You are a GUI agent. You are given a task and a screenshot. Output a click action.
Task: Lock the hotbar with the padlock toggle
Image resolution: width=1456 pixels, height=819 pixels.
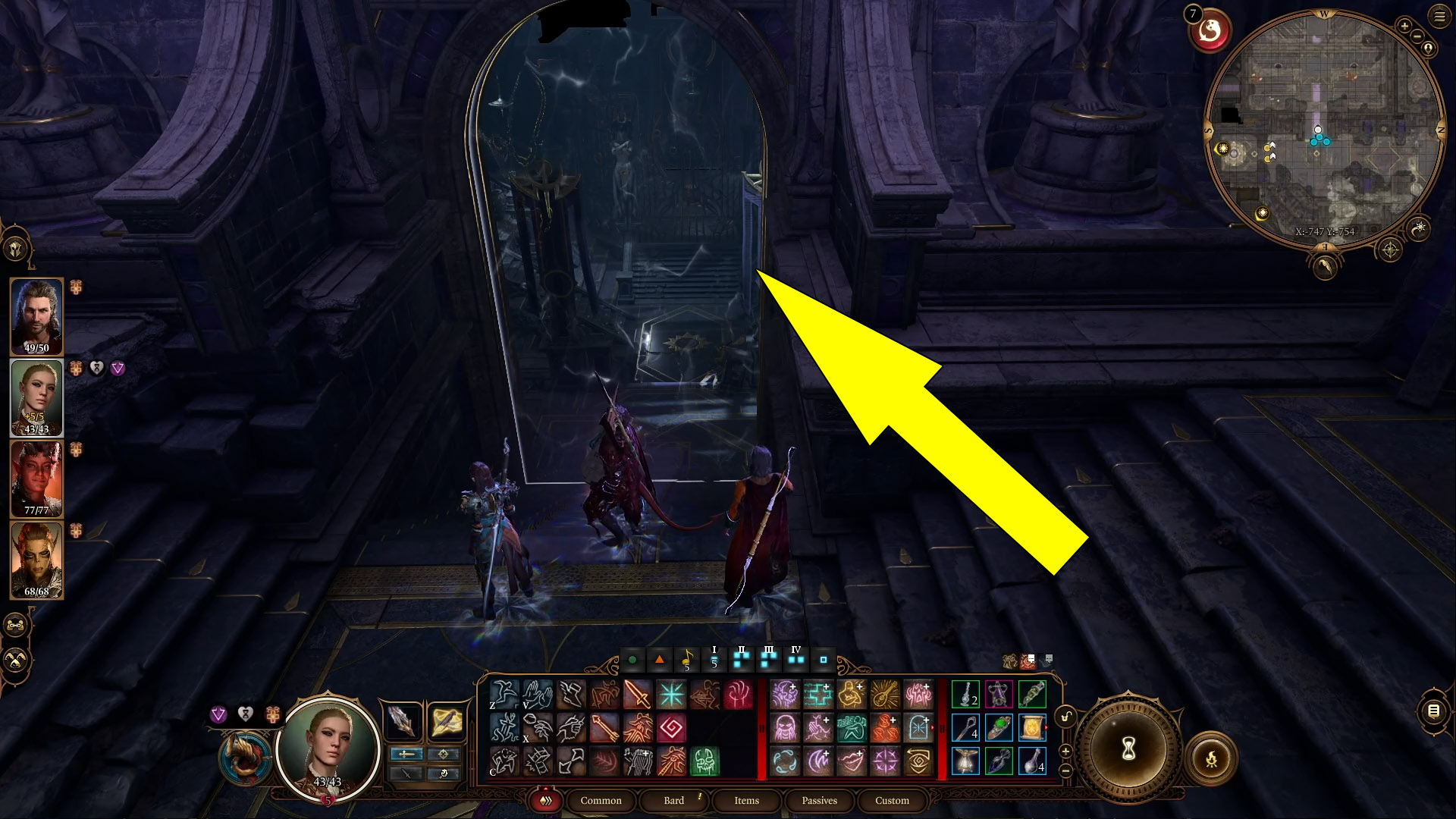(1065, 717)
